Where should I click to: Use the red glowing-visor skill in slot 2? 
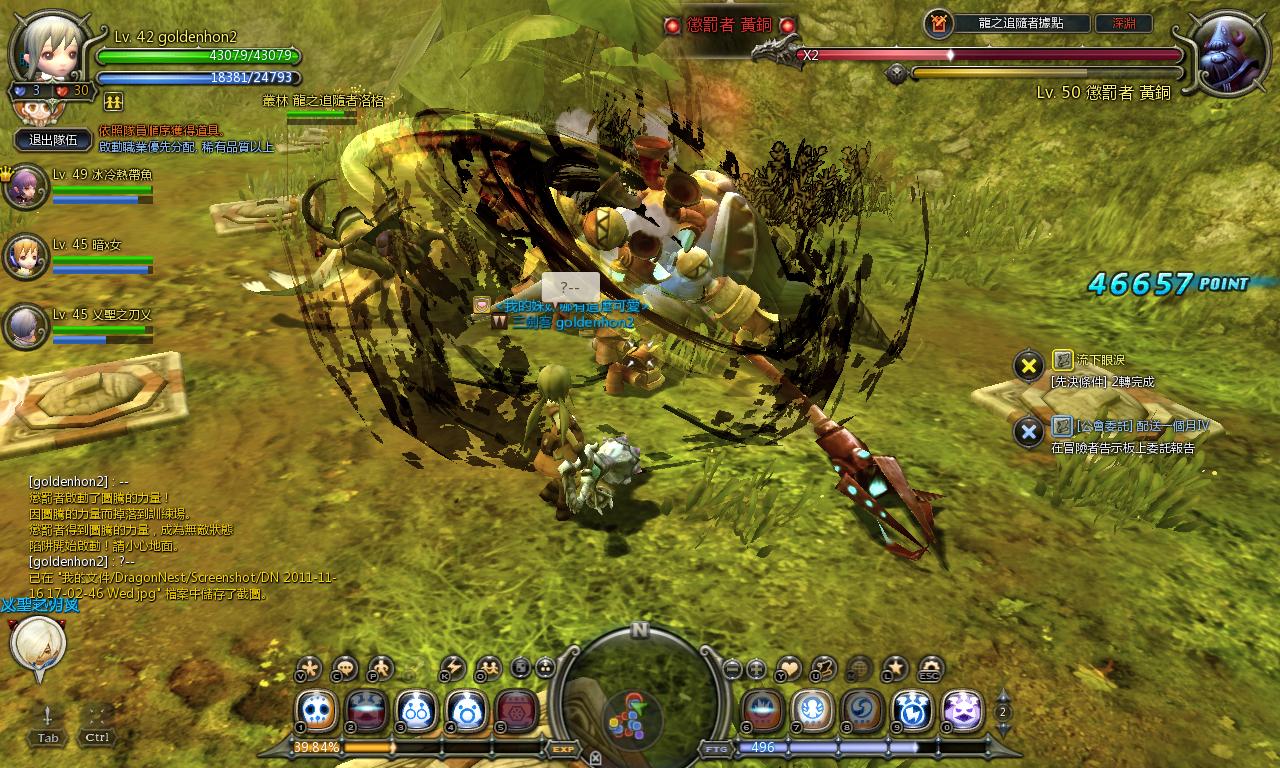tap(367, 711)
